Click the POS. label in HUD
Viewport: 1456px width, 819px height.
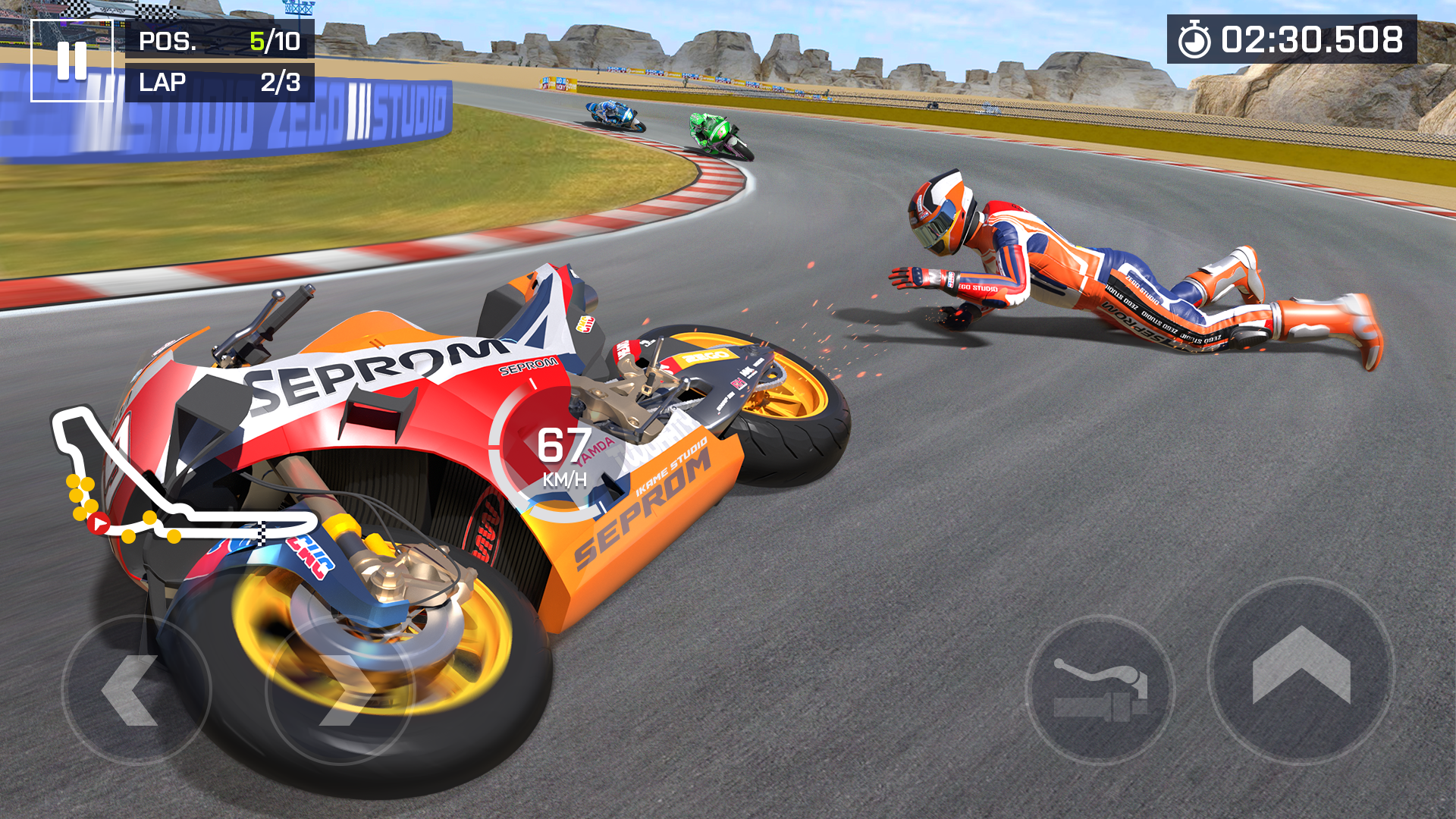[168, 43]
